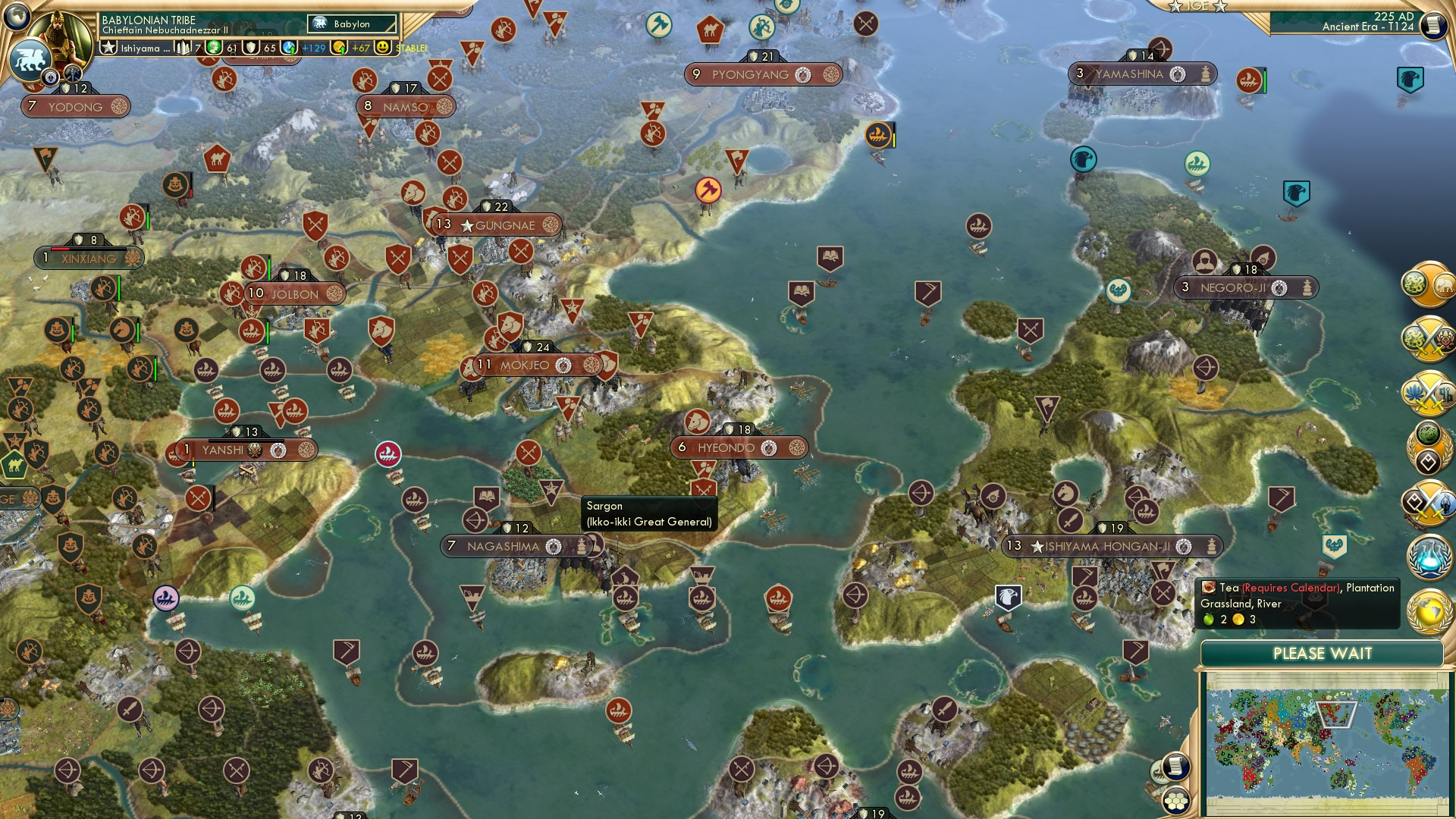Screen dimensions: 1456x819
Task: Open the notification log scroll icon
Action: [x=1176, y=768]
